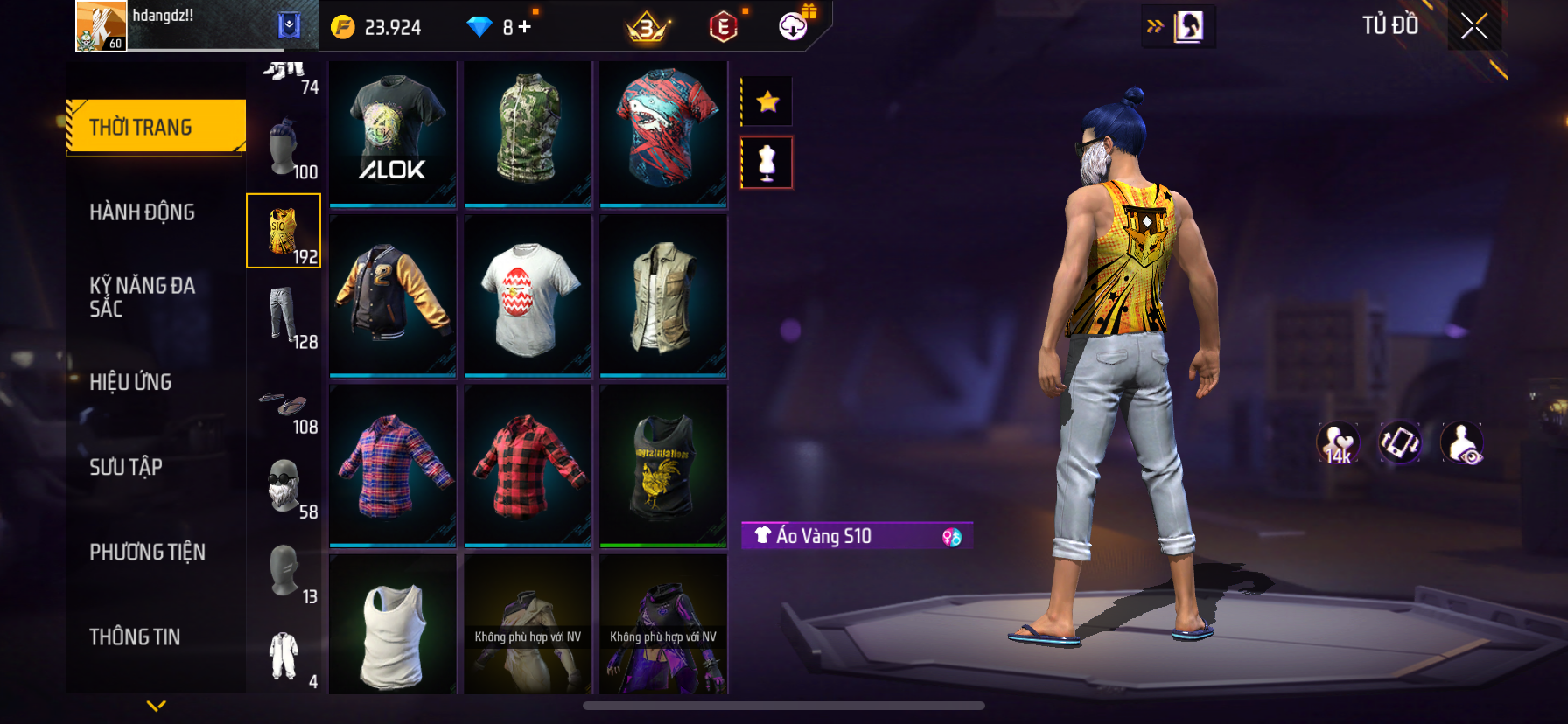Open the HIỆU ỨNG tab
This screenshot has height=724, width=1568.
(131, 382)
